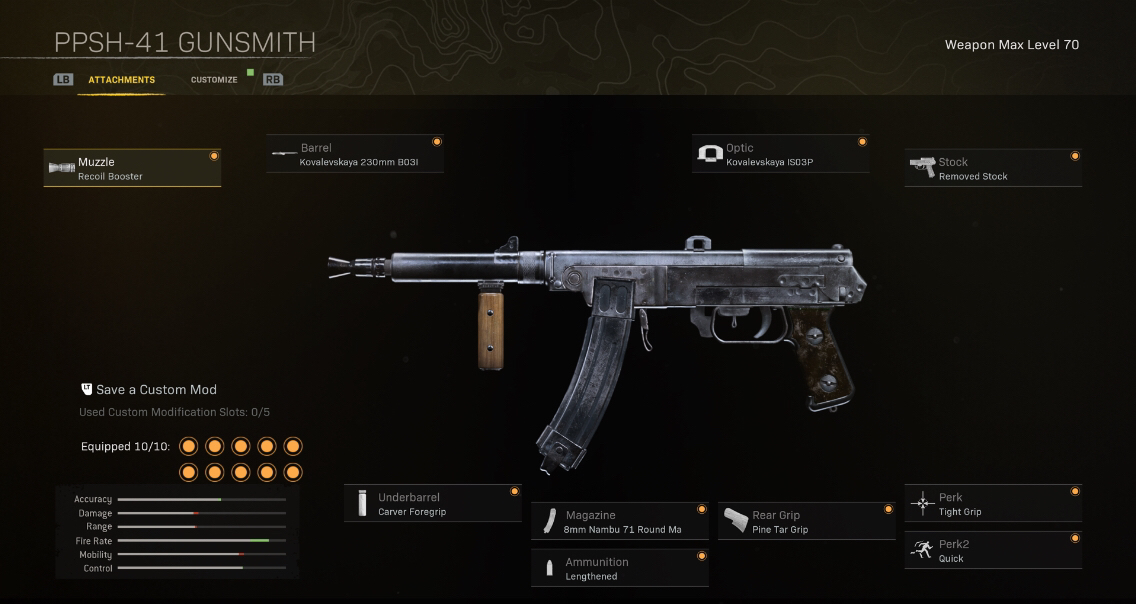Select the Removed Stock slot
This screenshot has height=604, width=1136.
(993, 169)
